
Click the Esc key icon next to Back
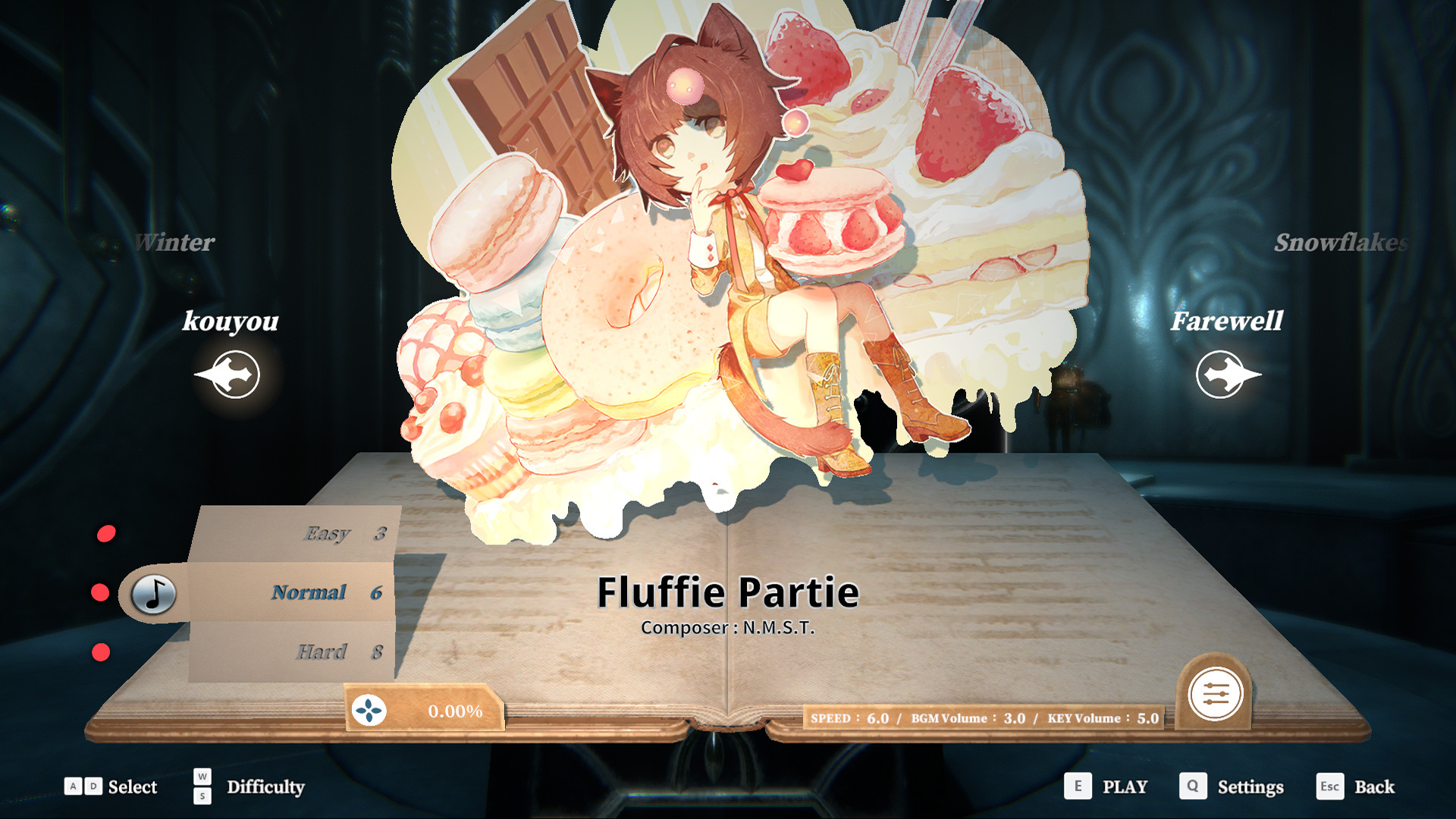coord(1331,786)
